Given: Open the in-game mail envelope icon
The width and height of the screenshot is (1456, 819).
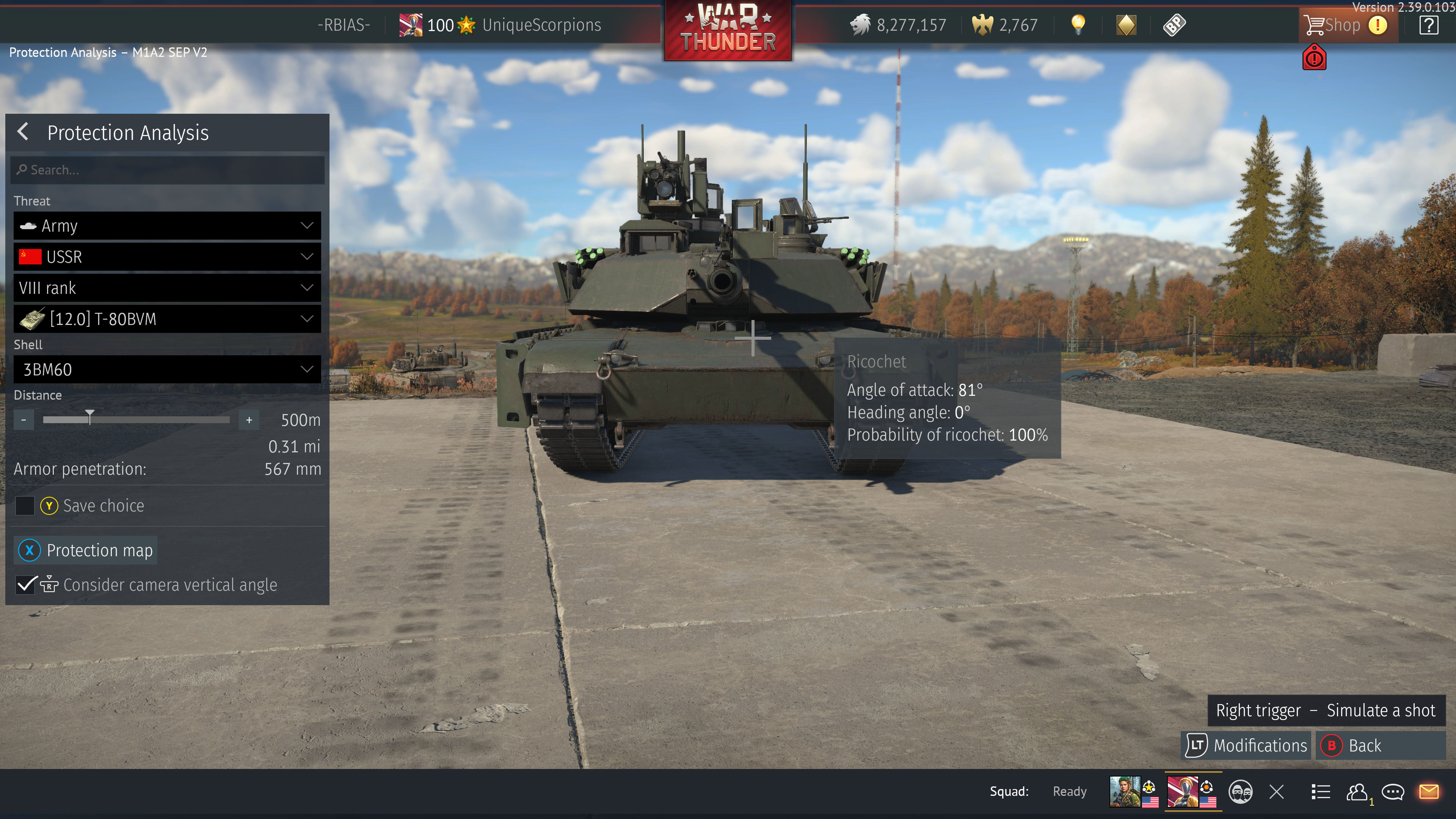Looking at the screenshot, I should point(1430,791).
